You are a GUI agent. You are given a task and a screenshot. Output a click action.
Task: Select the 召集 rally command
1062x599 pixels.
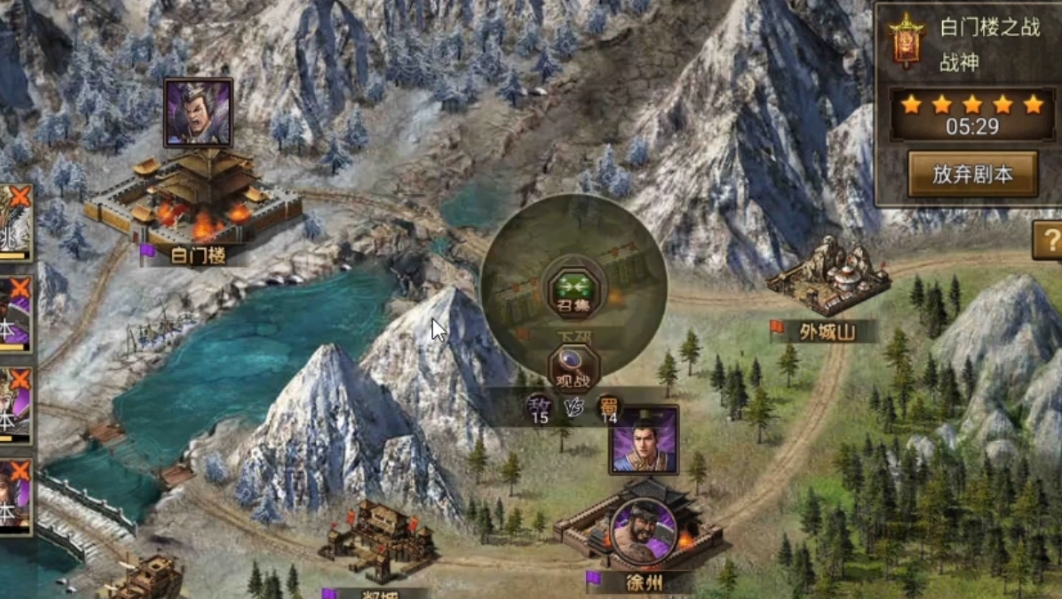[575, 290]
